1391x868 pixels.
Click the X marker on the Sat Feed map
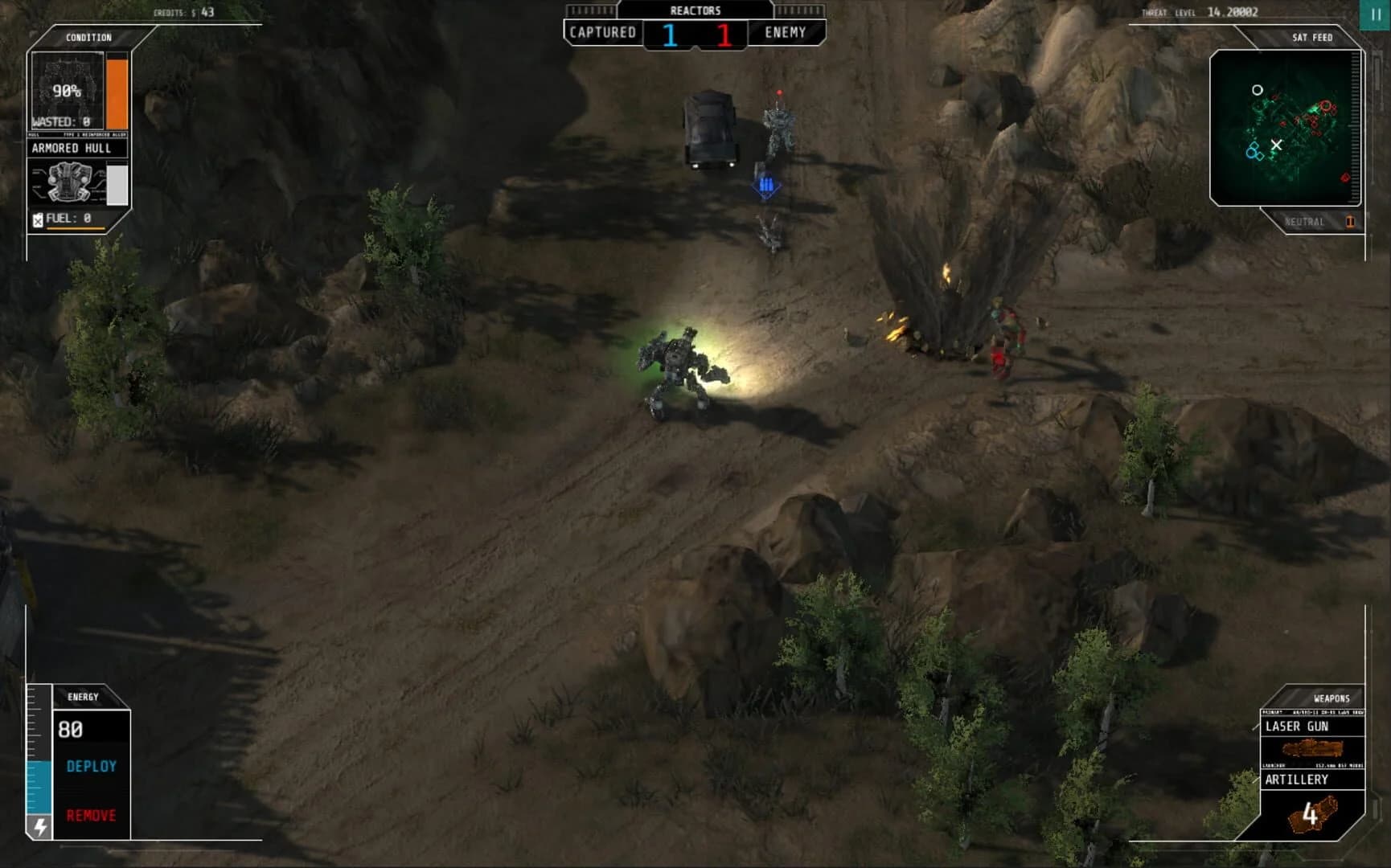1276,143
